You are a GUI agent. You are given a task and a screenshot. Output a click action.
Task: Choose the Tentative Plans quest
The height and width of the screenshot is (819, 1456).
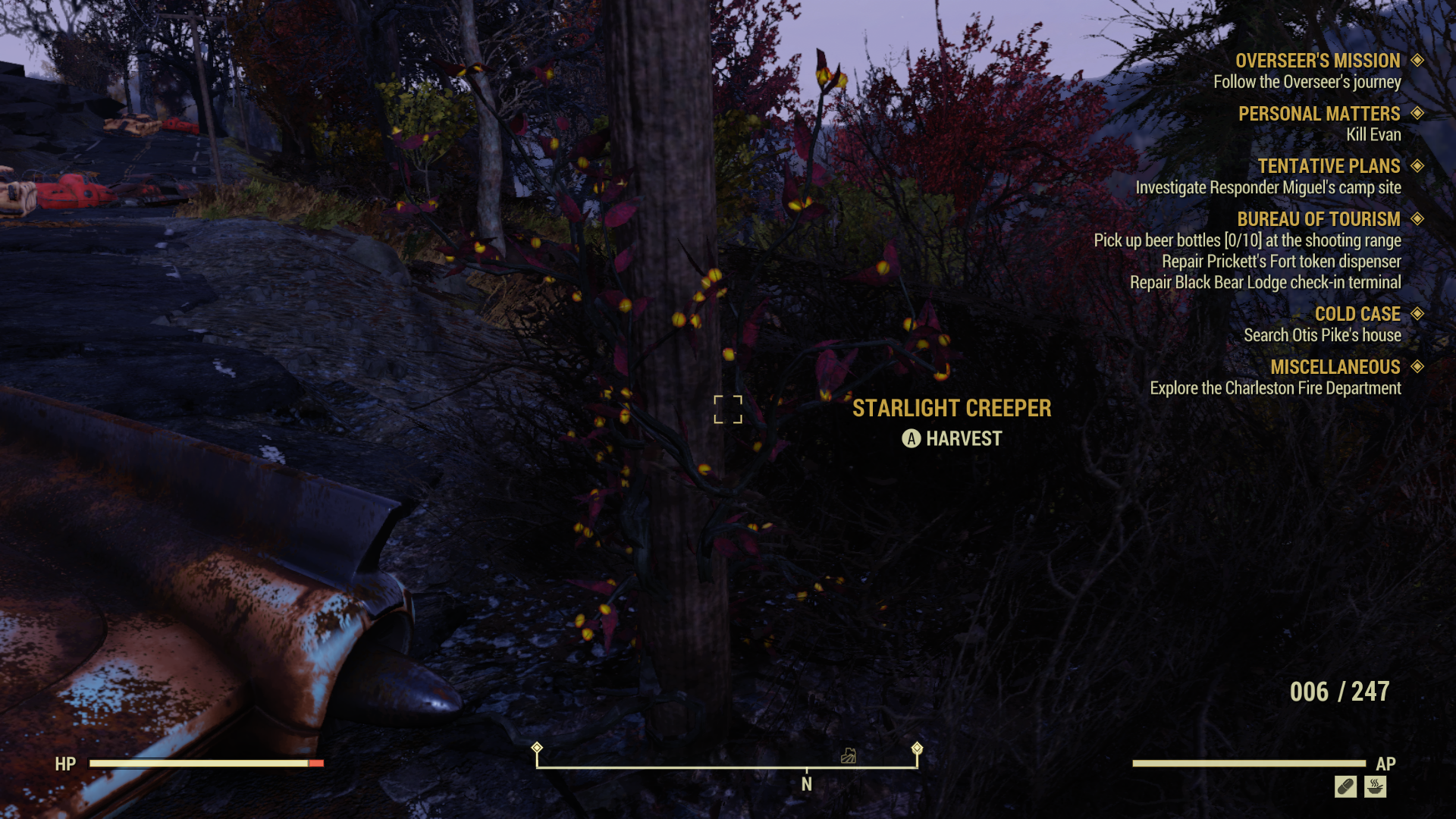(x=1329, y=166)
